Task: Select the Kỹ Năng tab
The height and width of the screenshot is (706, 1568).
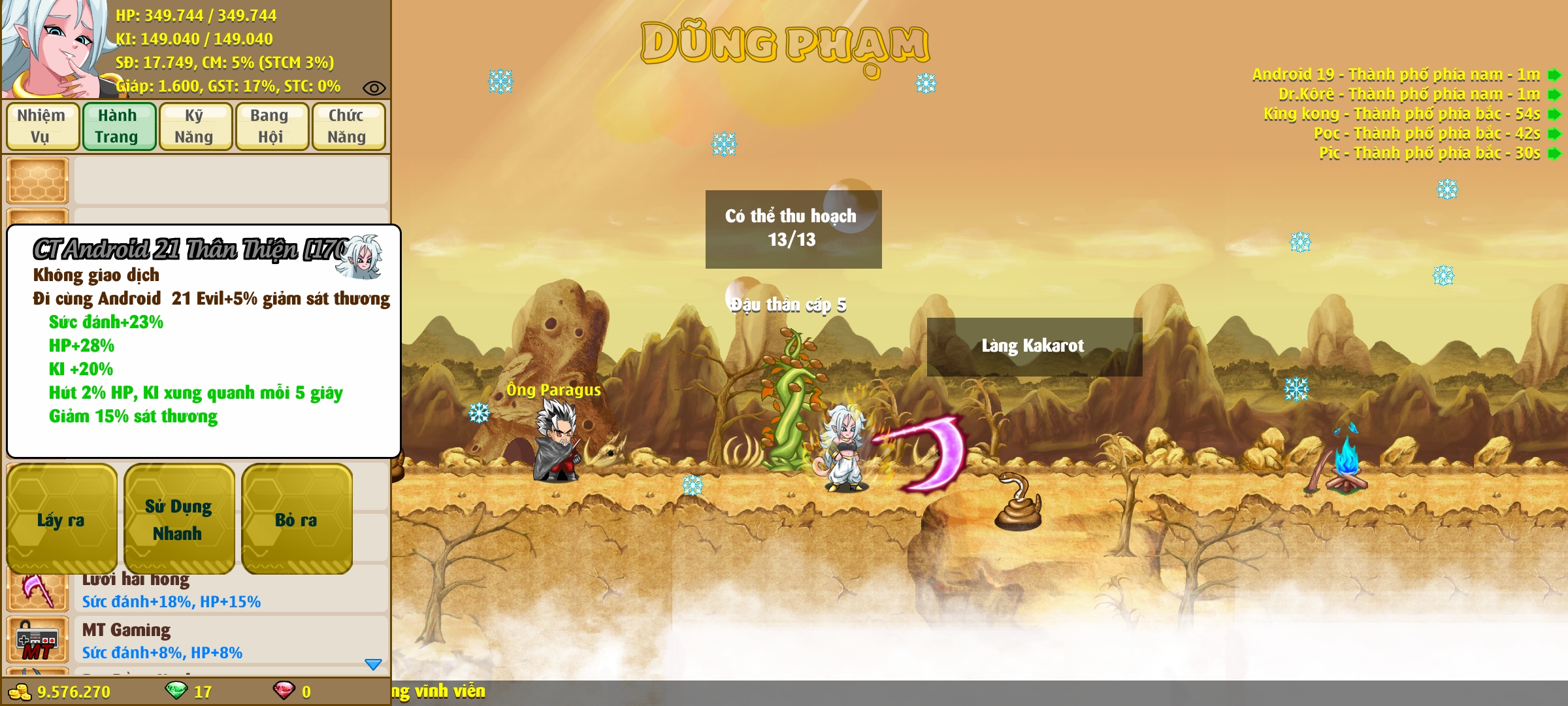Action: pos(195,126)
